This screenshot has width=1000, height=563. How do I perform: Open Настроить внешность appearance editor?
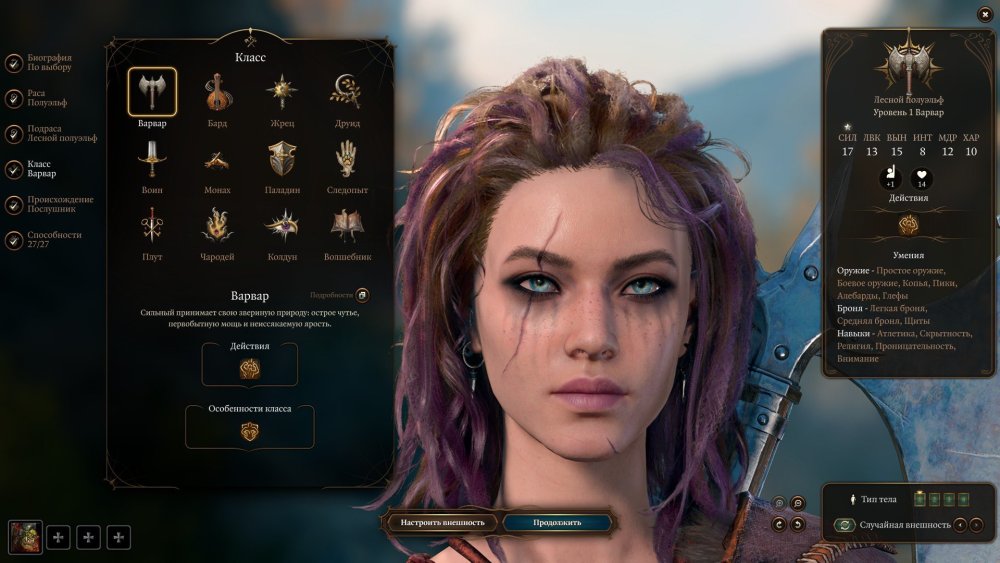[442, 522]
